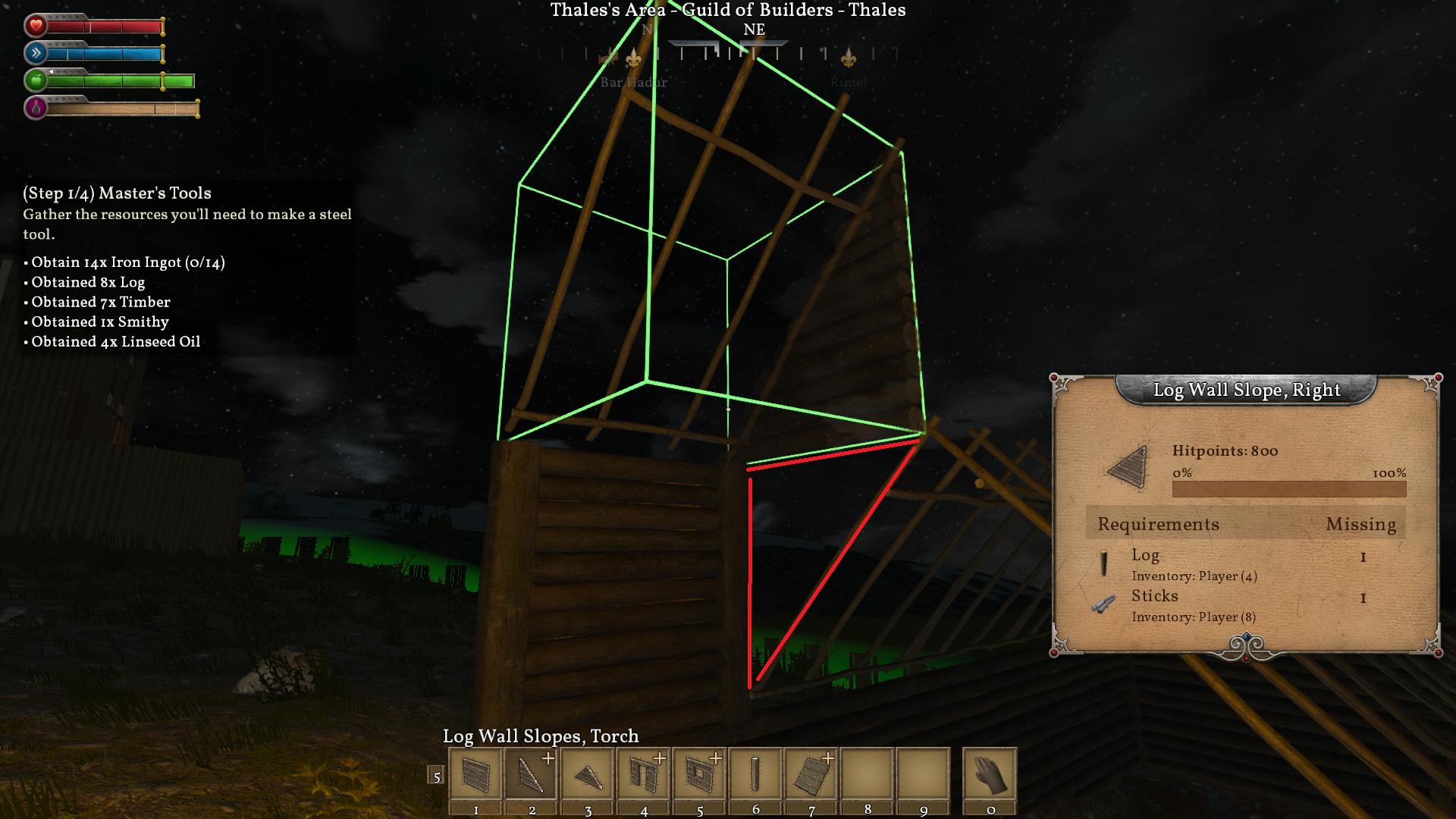
Task: Switch to the bare hand glove slot
Action: [990, 774]
